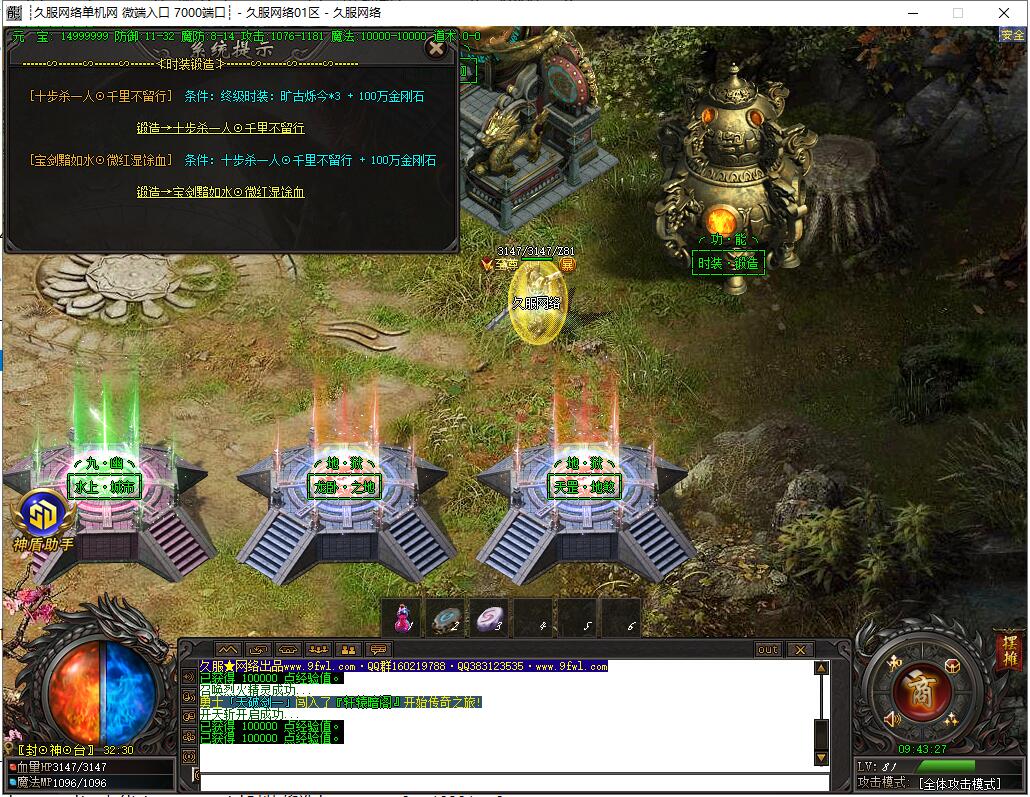Open the 水上·城市 teleport label
This screenshot has width=1030, height=797.
tap(103, 487)
